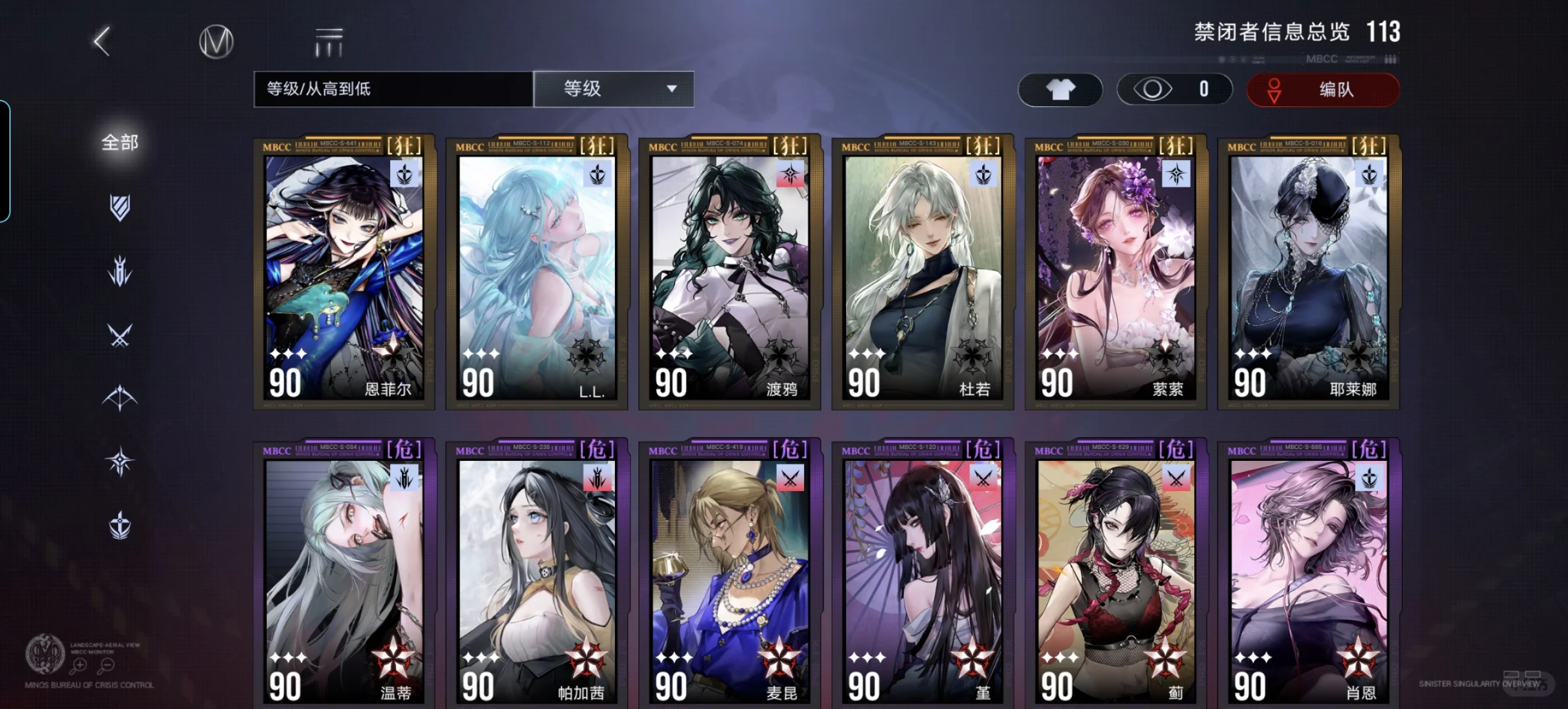This screenshot has width=1568, height=709.
Task: Choose the L.L. character card
Action: tap(537, 272)
